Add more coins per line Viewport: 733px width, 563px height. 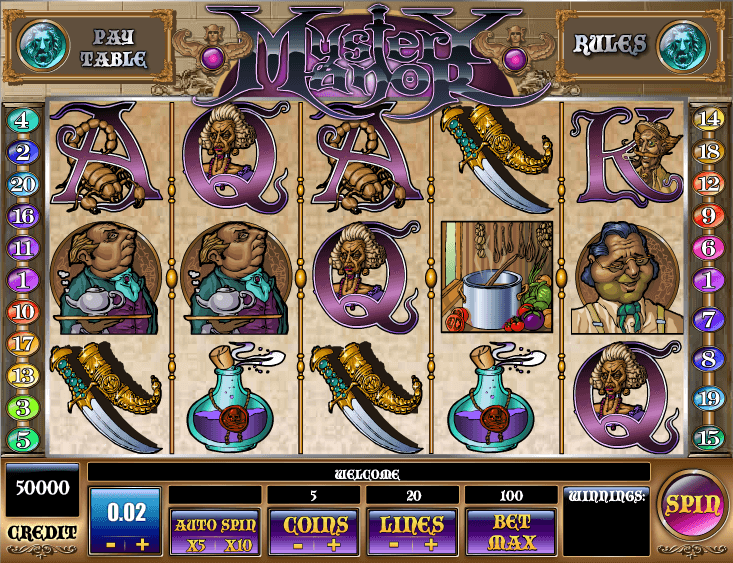pyautogui.click(x=333, y=545)
